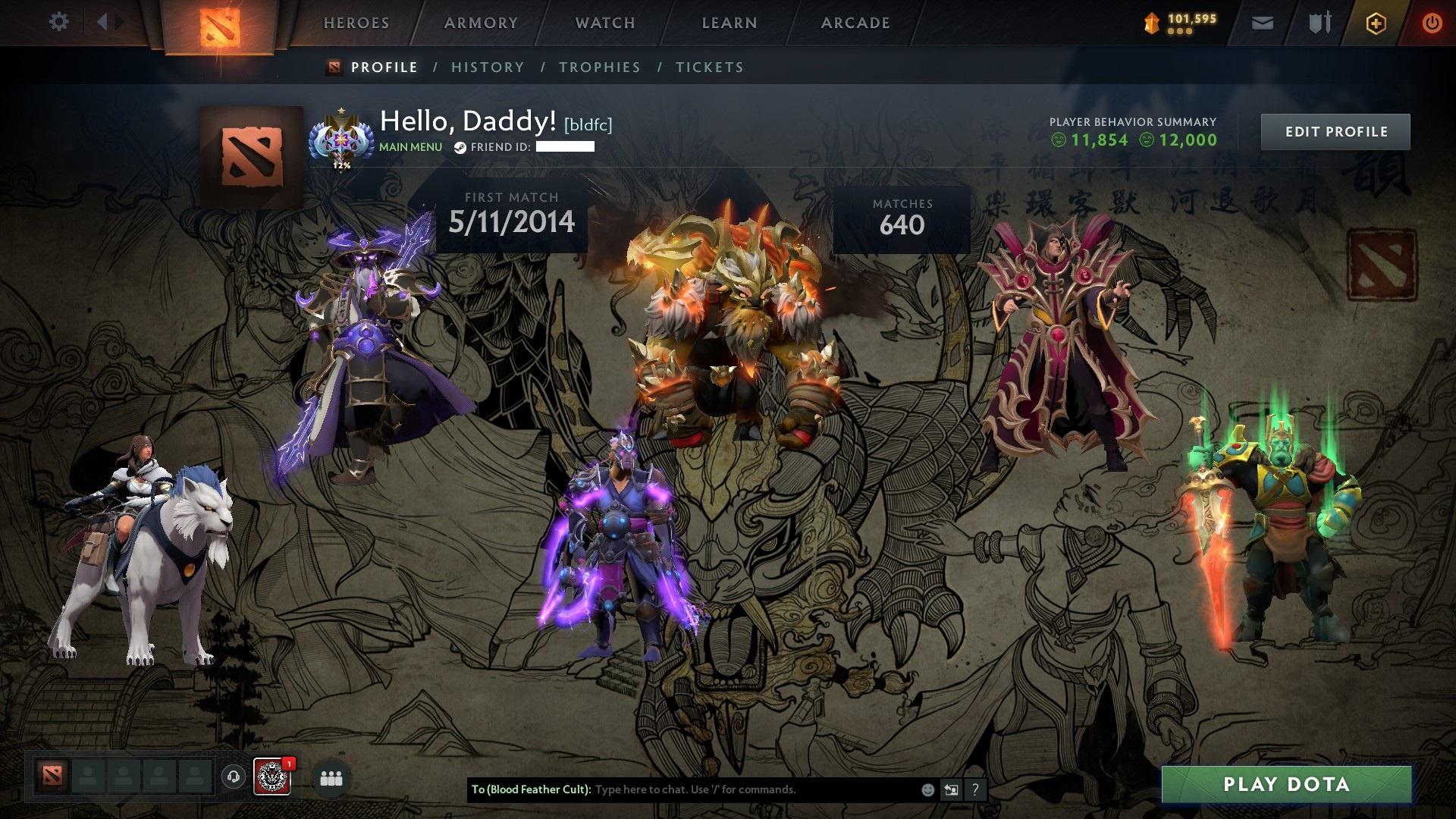Open the friends list icon
Viewport: 1456px width, 819px height.
click(331, 778)
